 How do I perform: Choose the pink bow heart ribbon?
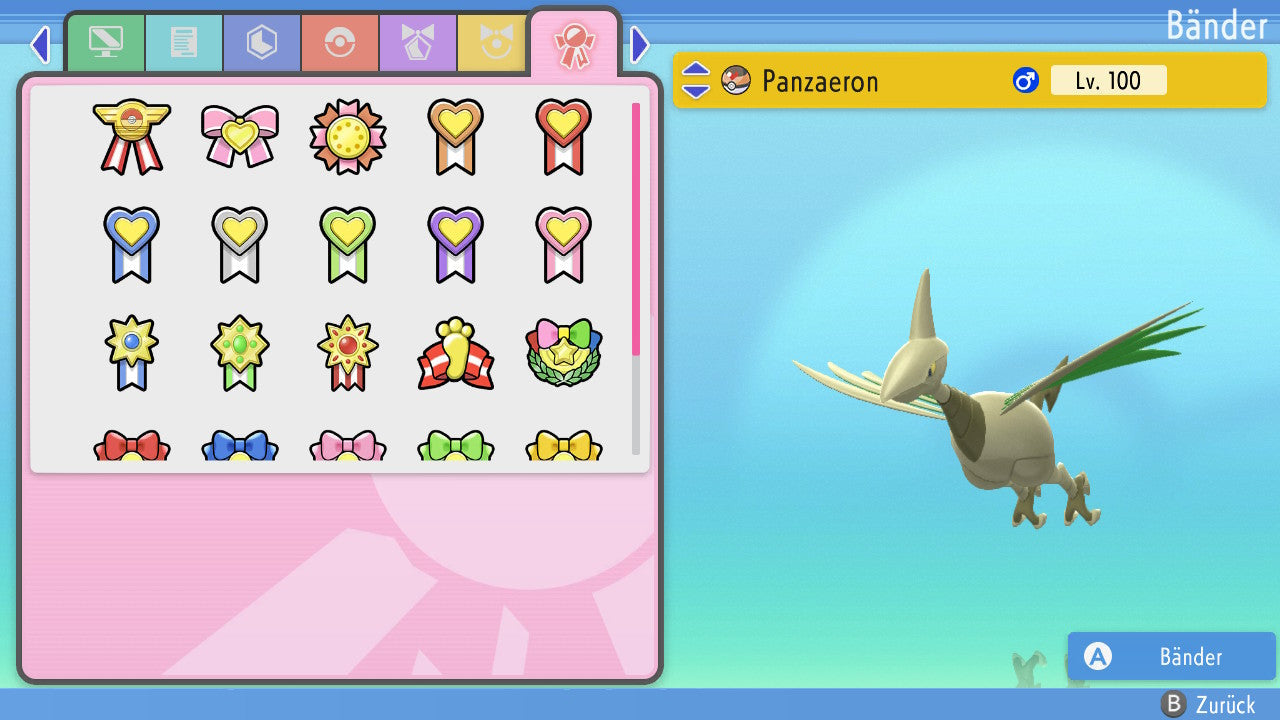[x=240, y=136]
